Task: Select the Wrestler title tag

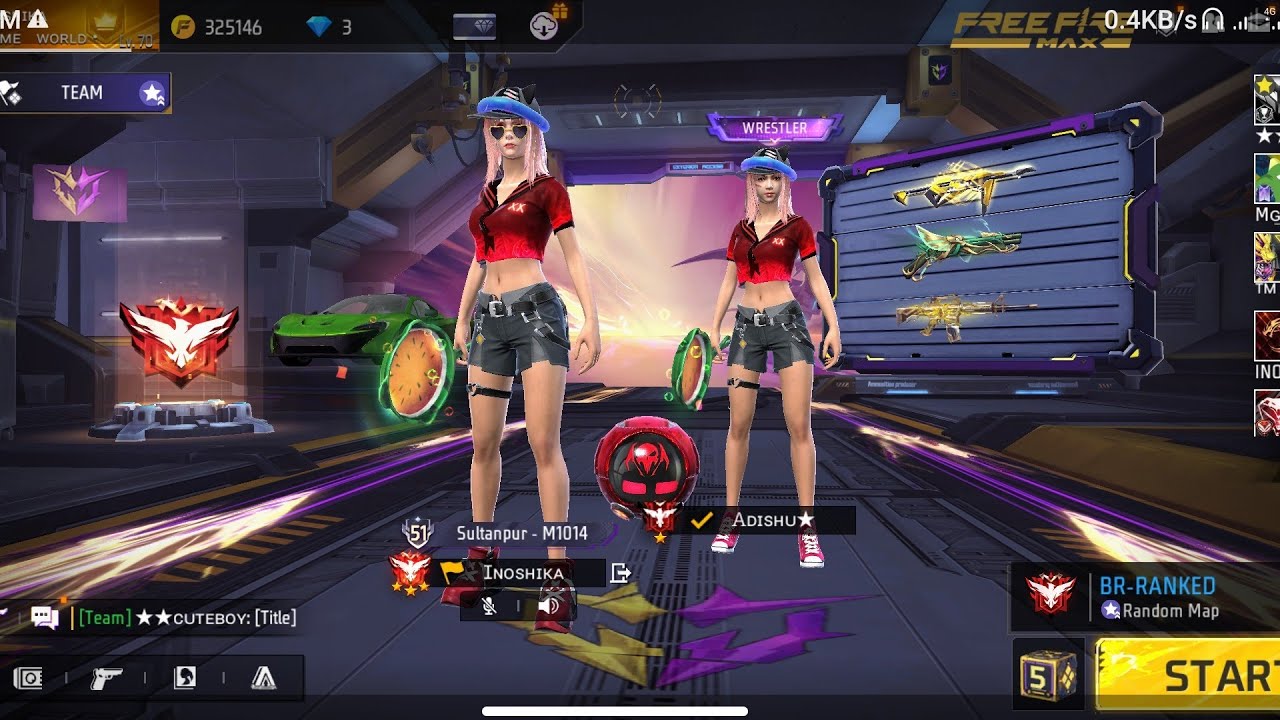Action: tap(774, 128)
